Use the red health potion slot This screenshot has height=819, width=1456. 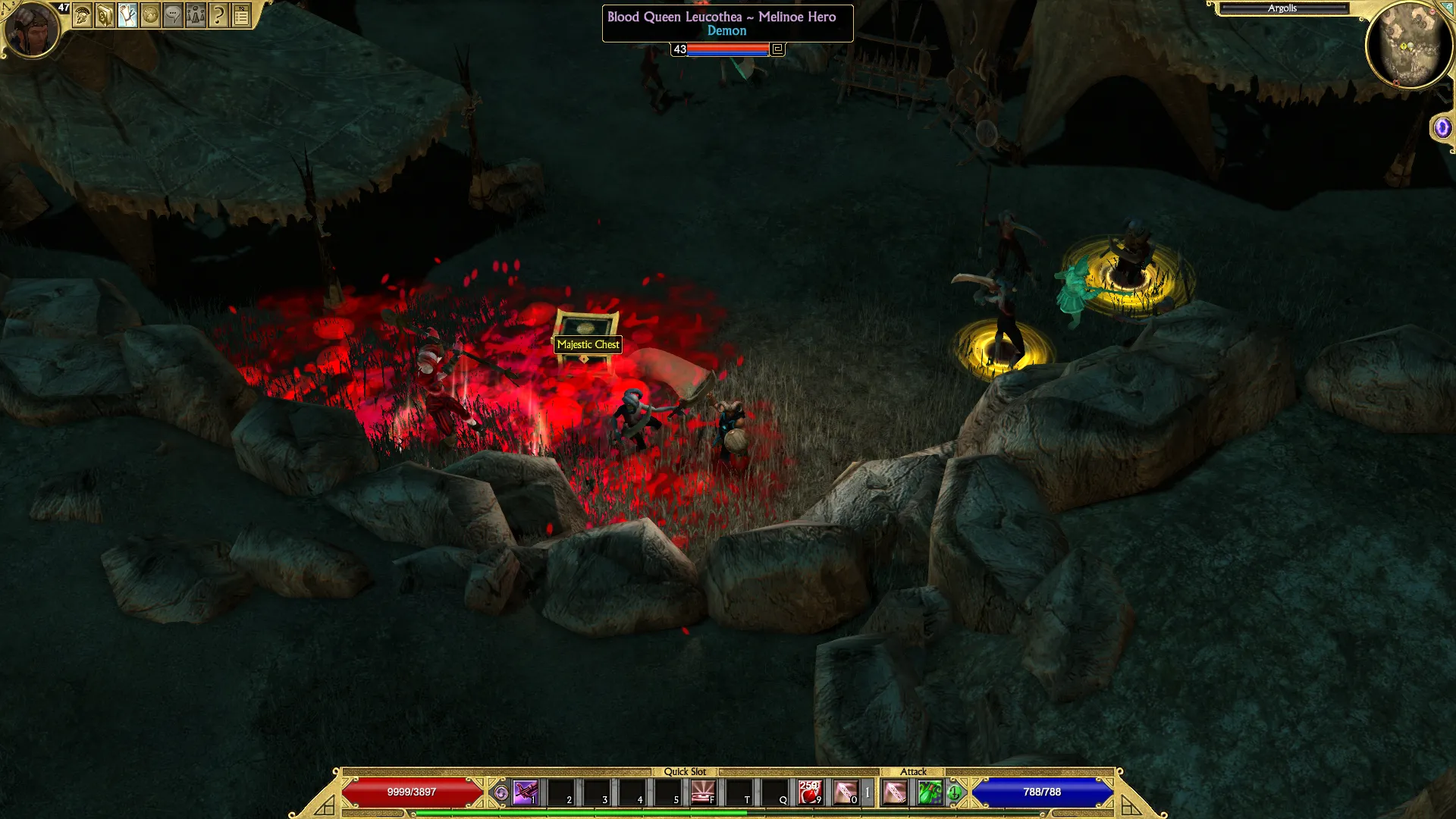pyautogui.click(x=810, y=792)
